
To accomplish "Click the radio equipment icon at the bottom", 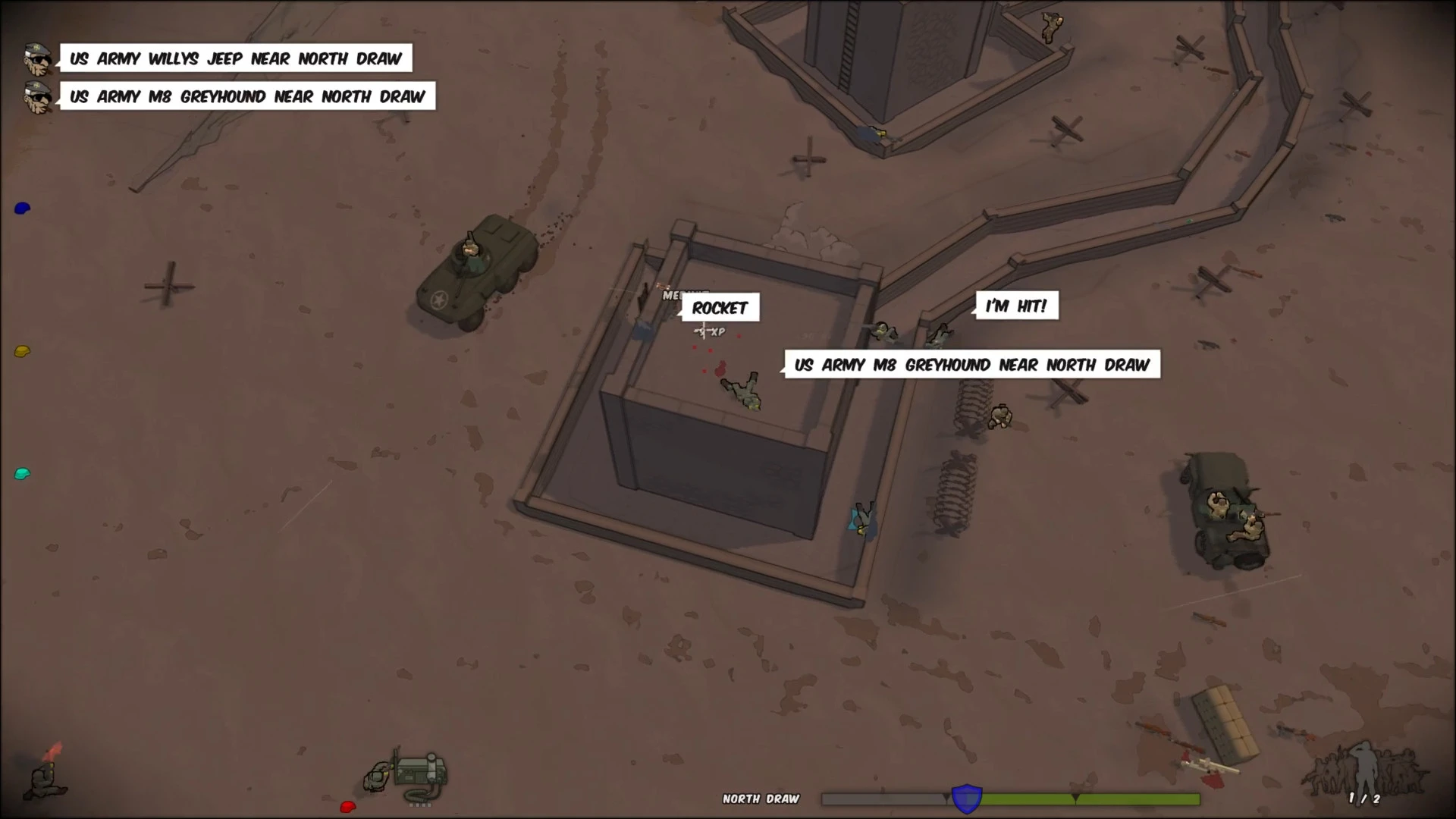I will coord(417,773).
